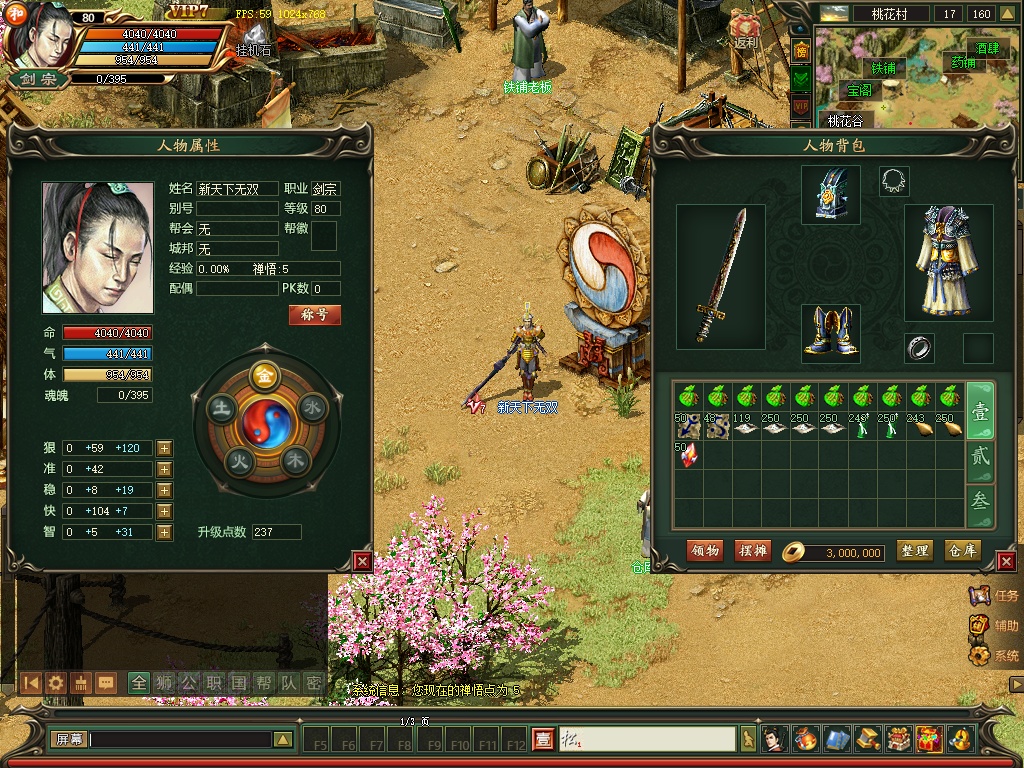
Task: Sort the bag with 整理
Action: coord(914,551)
